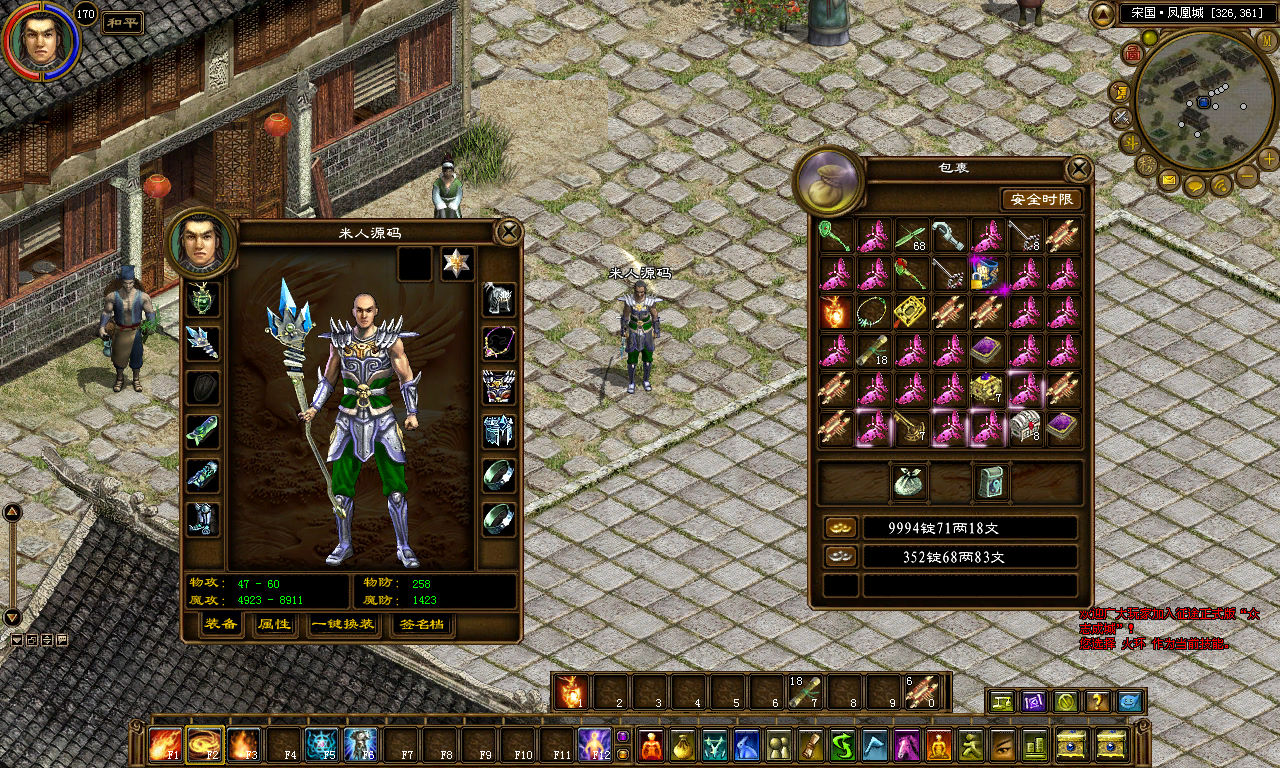The height and width of the screenshot is (768, 1280).
Task: Switch to the 装备 equipment tab
Action: point(221,625)
